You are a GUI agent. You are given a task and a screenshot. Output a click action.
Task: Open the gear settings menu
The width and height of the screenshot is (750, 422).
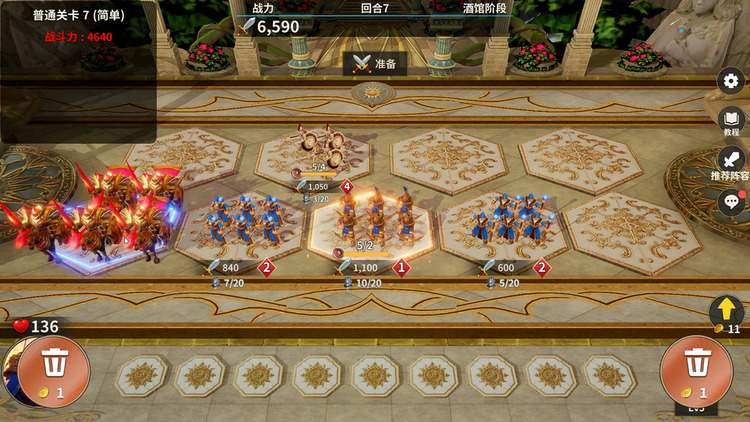731,82
